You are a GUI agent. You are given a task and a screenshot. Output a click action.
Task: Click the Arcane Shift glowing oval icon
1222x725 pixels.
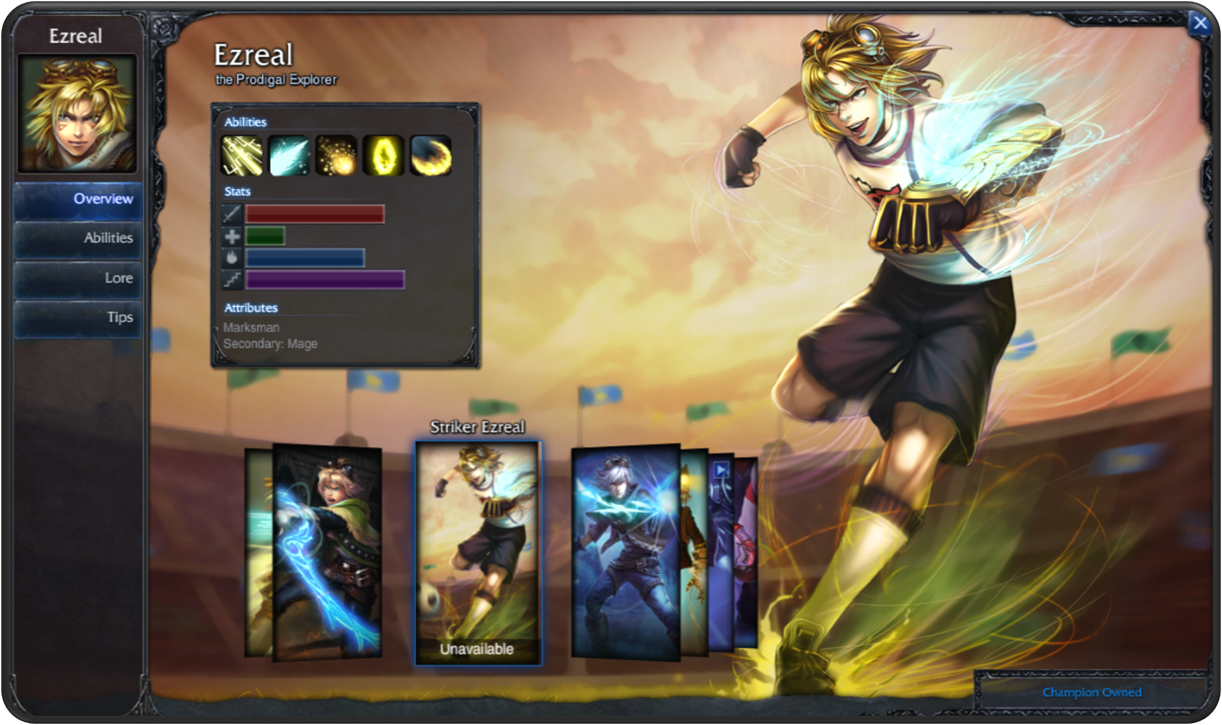(x=383, y=155)
